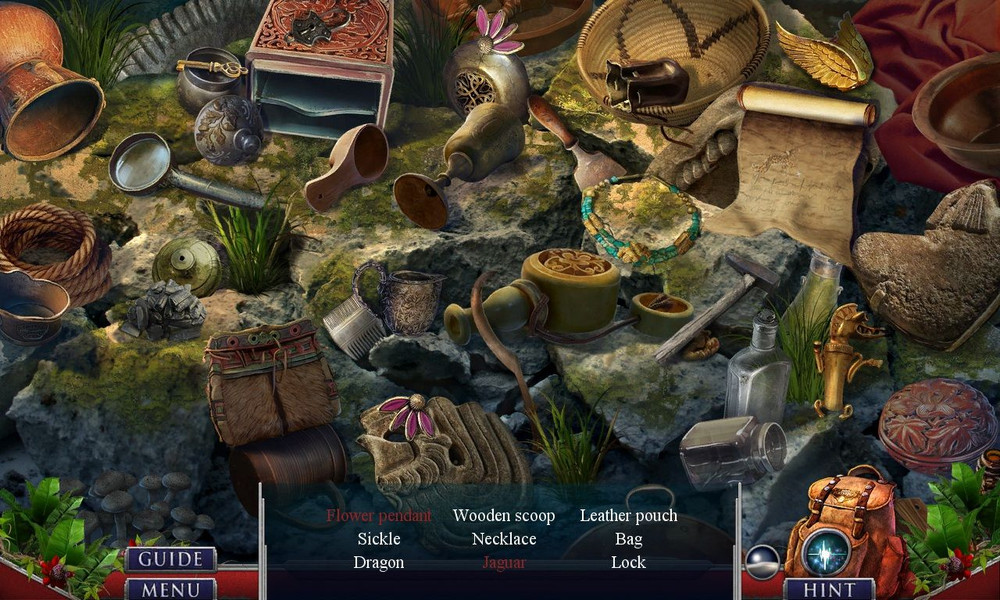This screenshot has height=600, width=1000.
Task: Click the Bag entry in the list
Action: pyautogui.click(x=629, y=539)
